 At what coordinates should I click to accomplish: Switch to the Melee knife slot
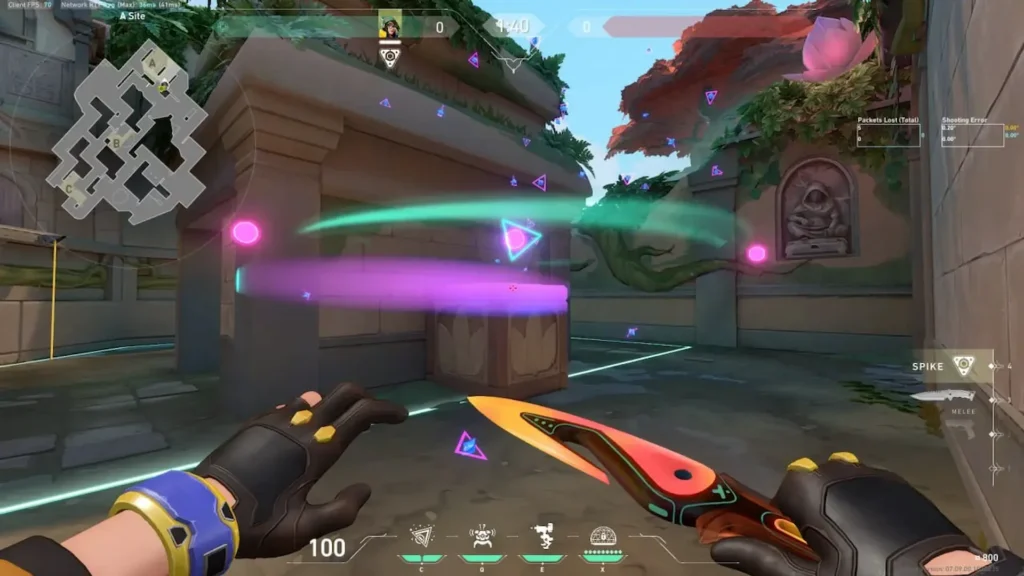(945, 398)
